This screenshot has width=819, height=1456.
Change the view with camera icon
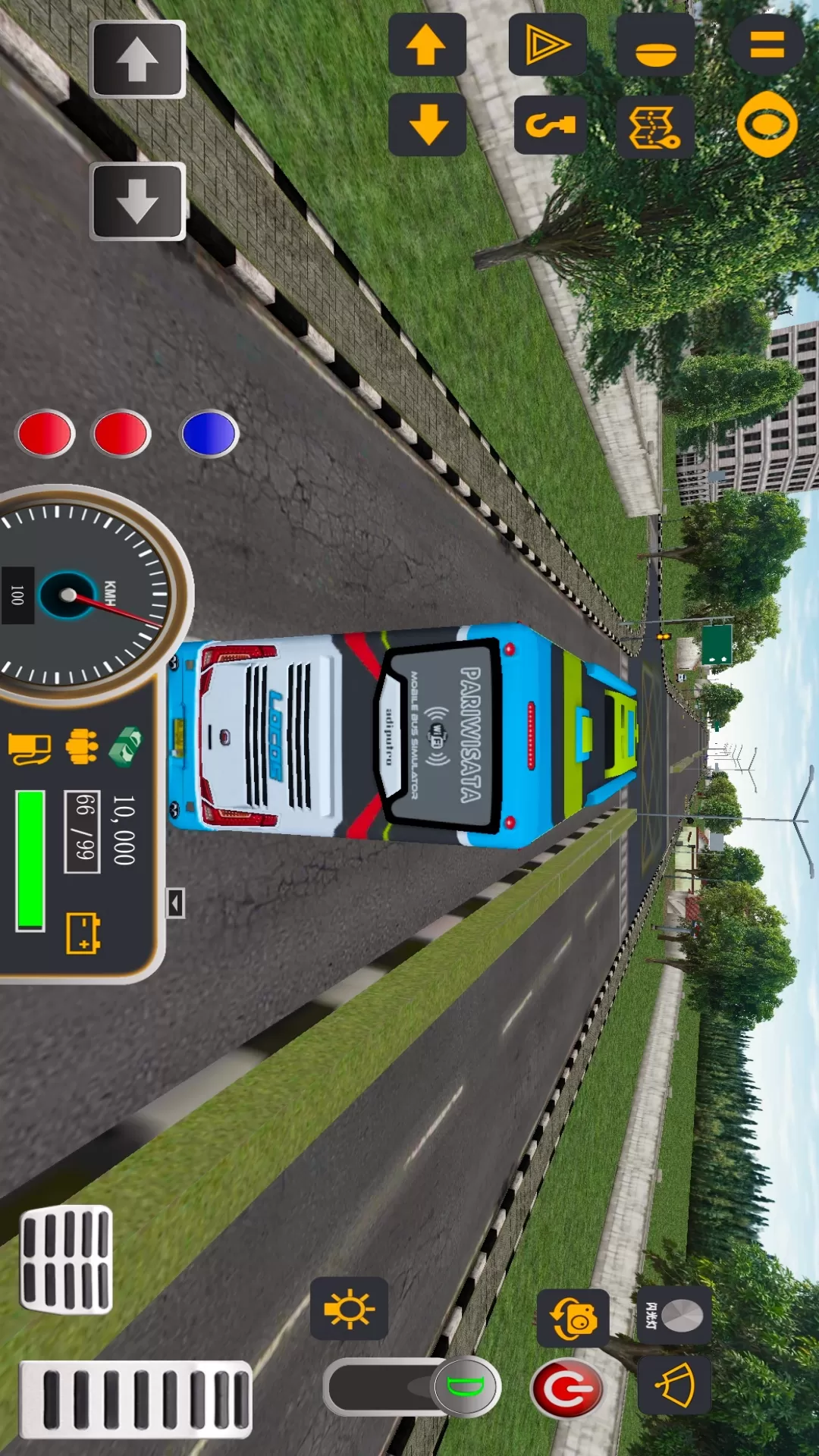[x=573, y=1318]
